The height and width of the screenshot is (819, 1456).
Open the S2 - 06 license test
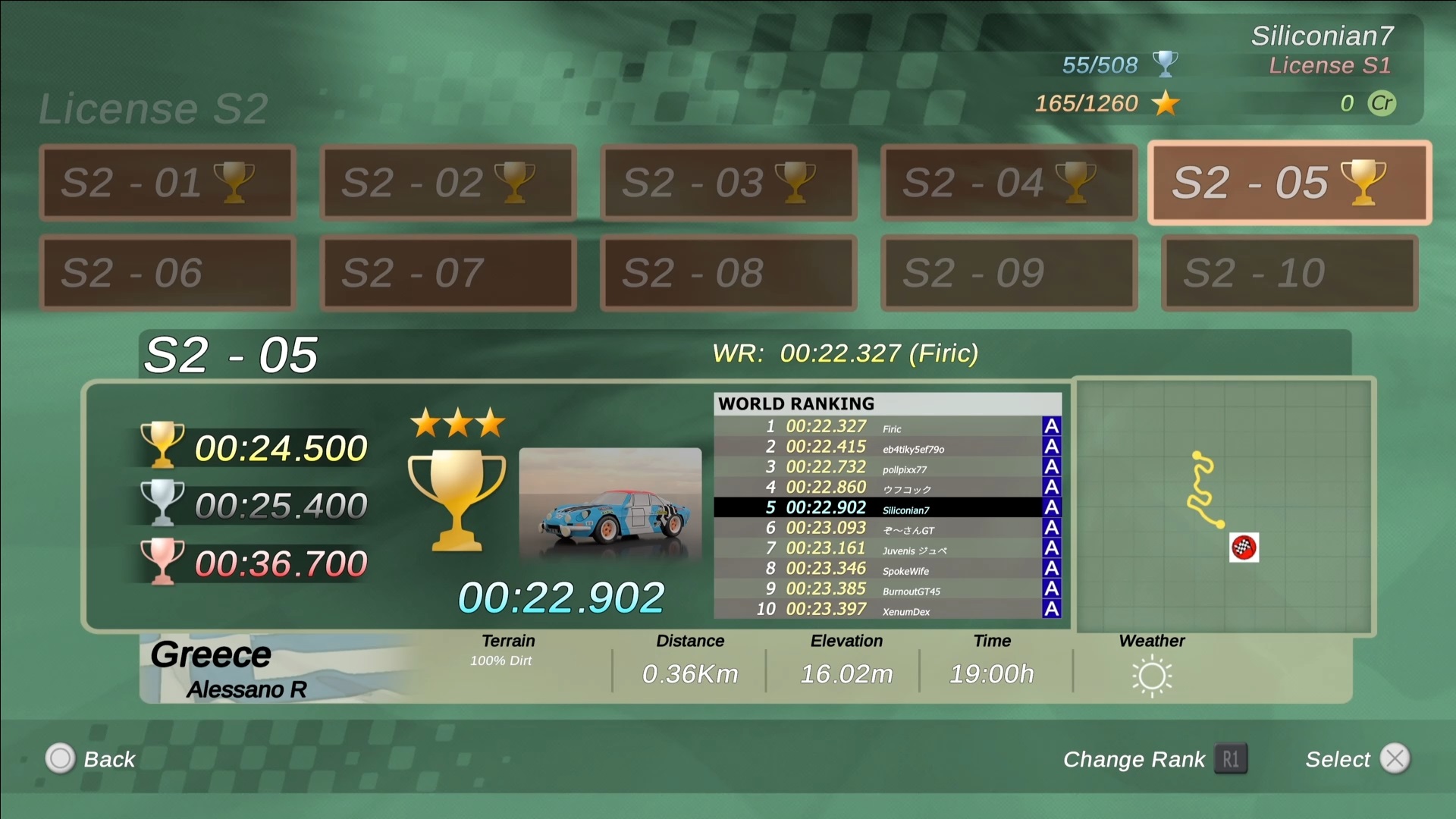tap(167, 273)
